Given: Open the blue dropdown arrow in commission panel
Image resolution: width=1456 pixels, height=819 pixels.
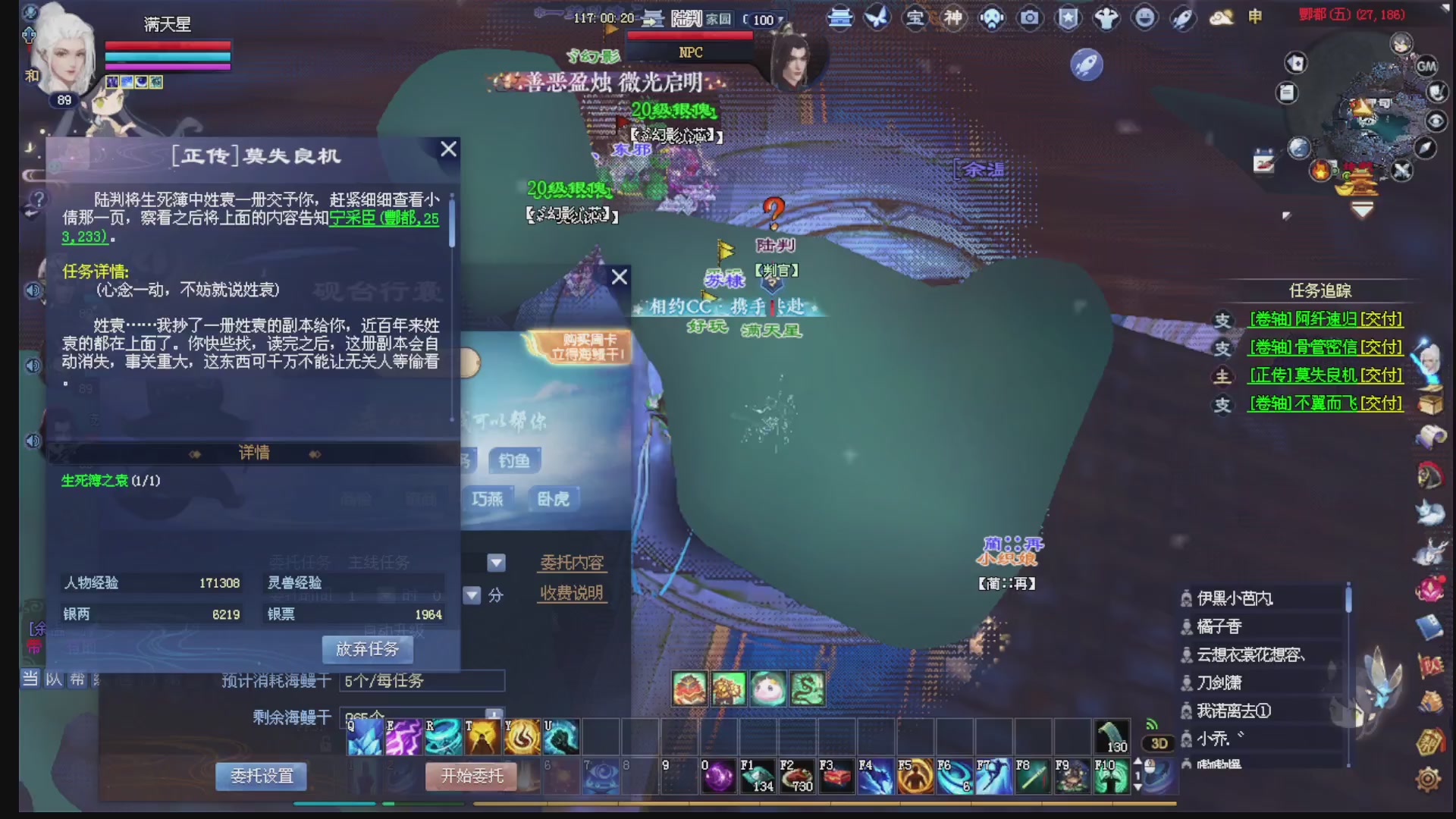Looking at the screenshot, I should pos(497,562).
